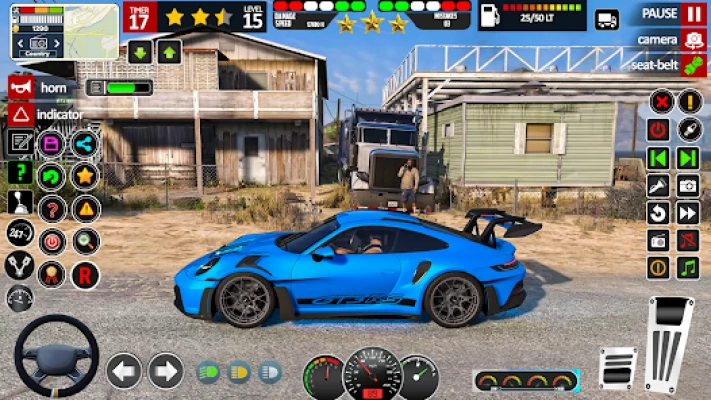This screenshot has width=711, height=400.
Task: Fasten the seat-belt
Action: click(x=693, y=64)
